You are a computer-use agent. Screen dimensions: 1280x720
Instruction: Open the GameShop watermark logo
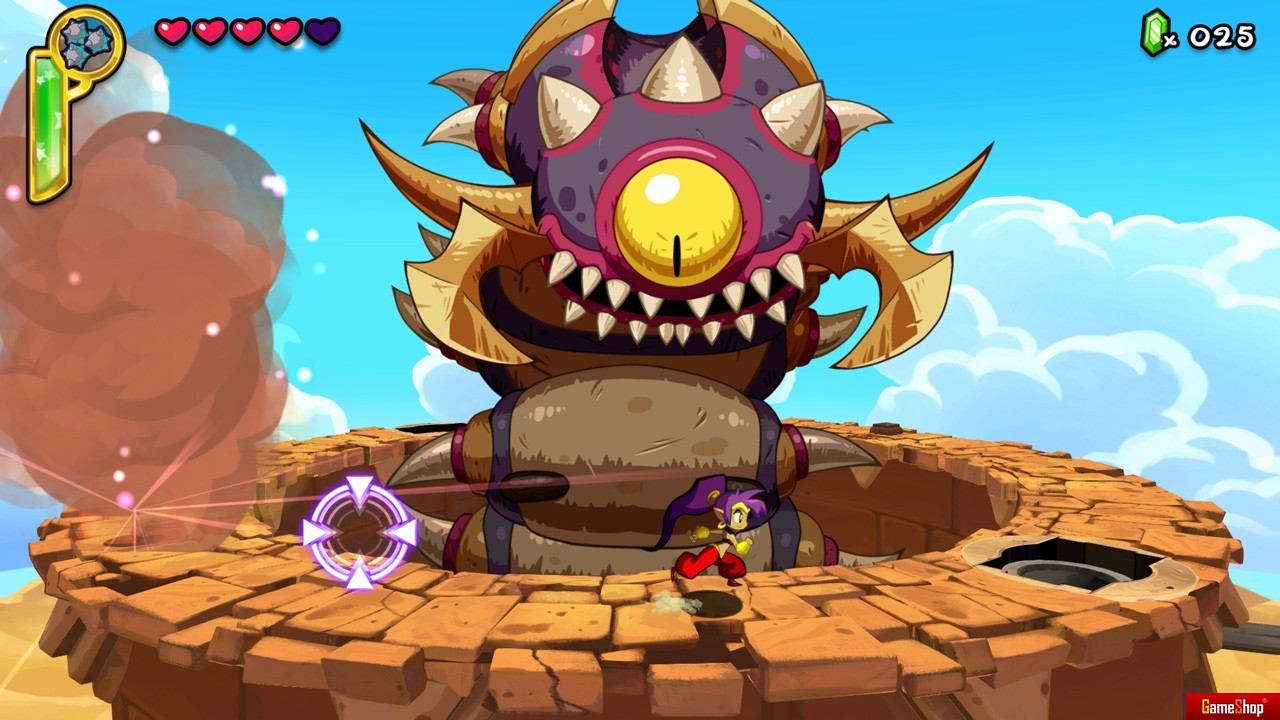[1231, 707]
